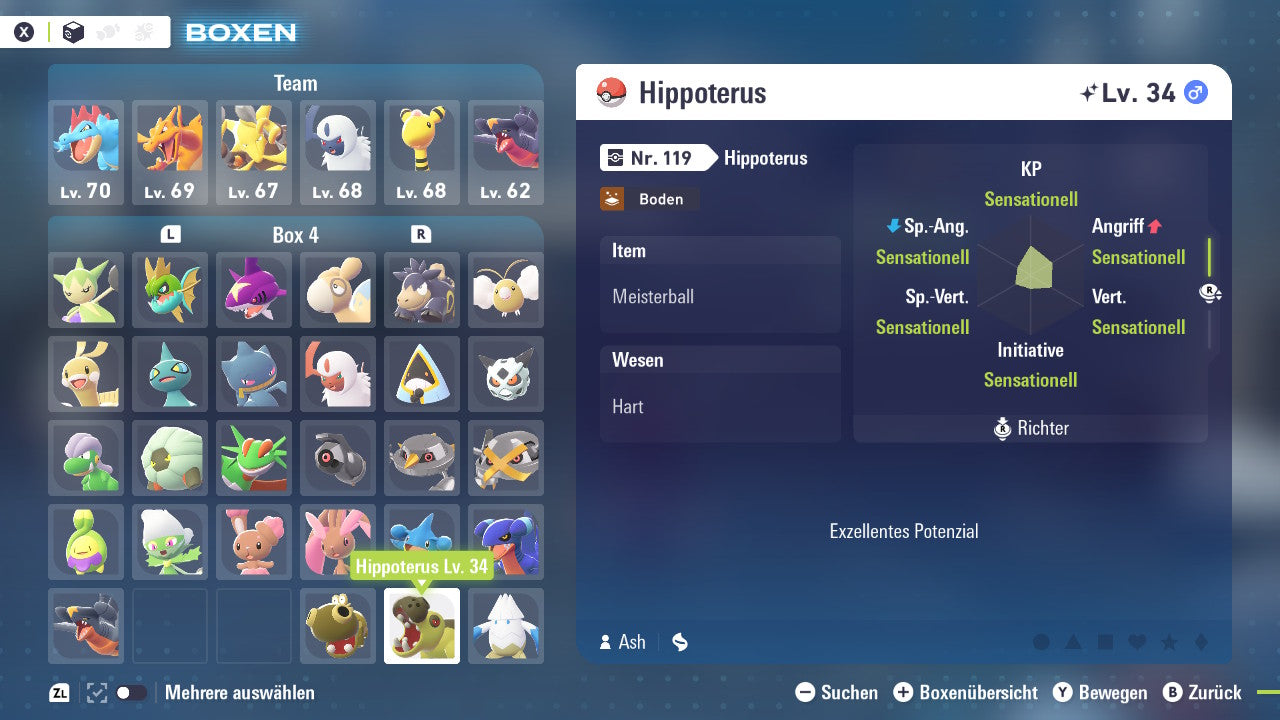Switch to the BOXEN screen title

coord(240,32)
